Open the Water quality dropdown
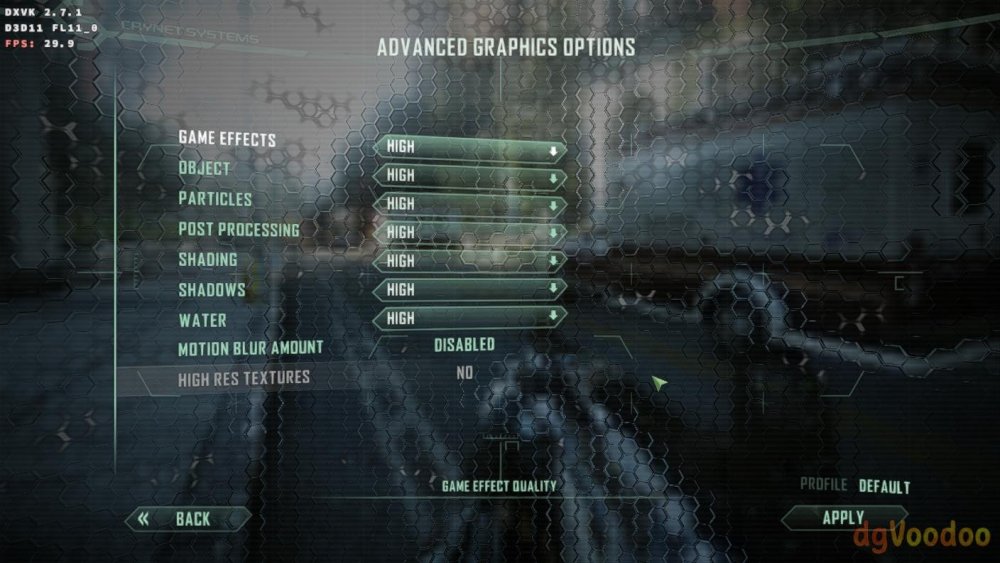 pos(469,318)
